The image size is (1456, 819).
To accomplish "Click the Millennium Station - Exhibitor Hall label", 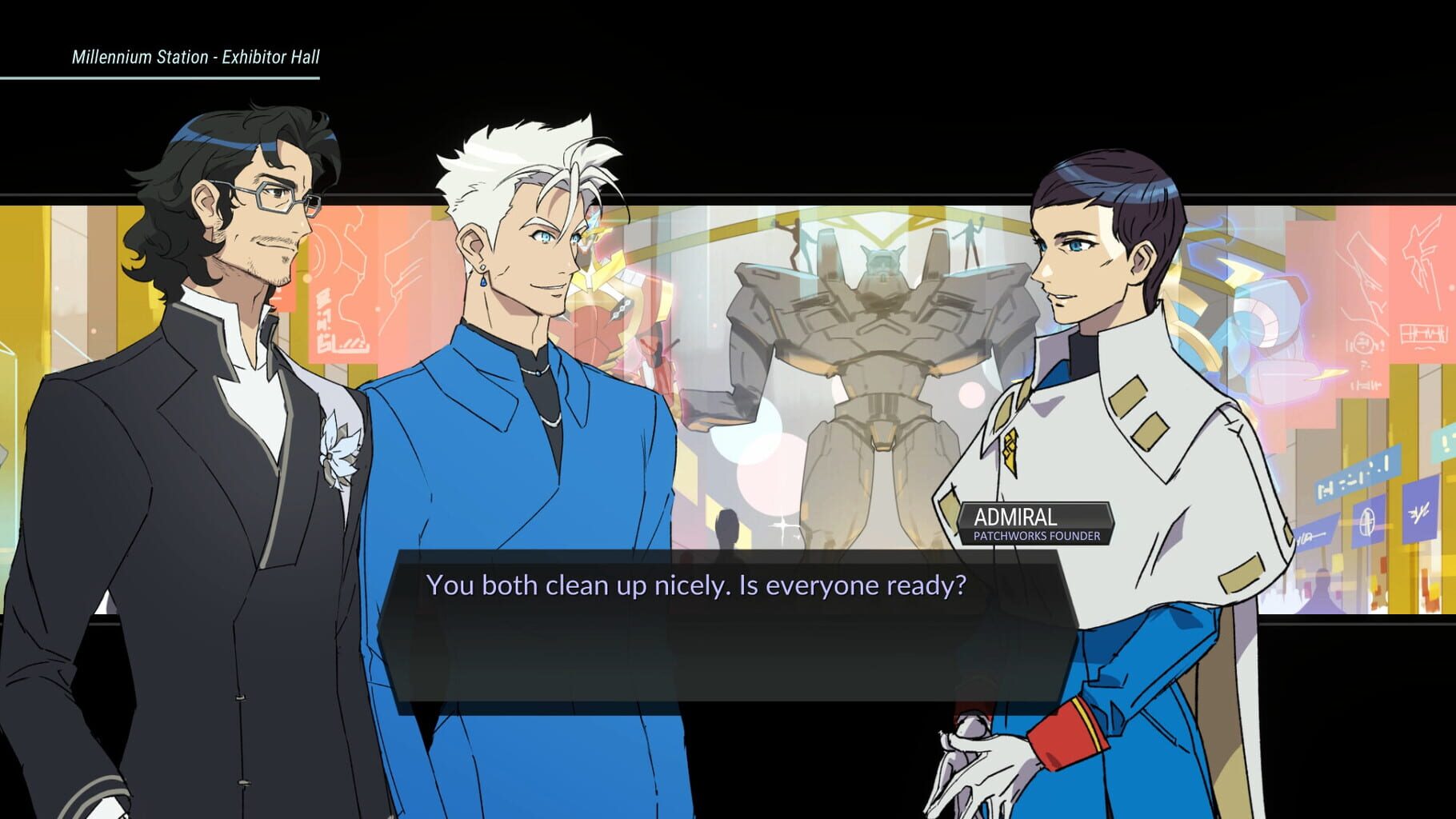I will (x=197, y=57).
